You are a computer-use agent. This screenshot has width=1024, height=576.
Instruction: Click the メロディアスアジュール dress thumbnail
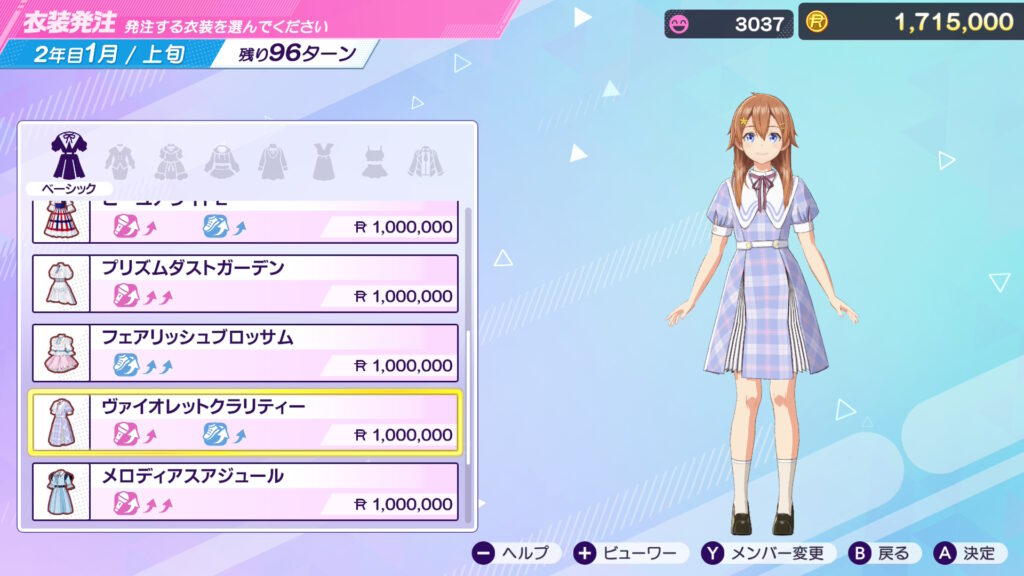click(61, 492)
